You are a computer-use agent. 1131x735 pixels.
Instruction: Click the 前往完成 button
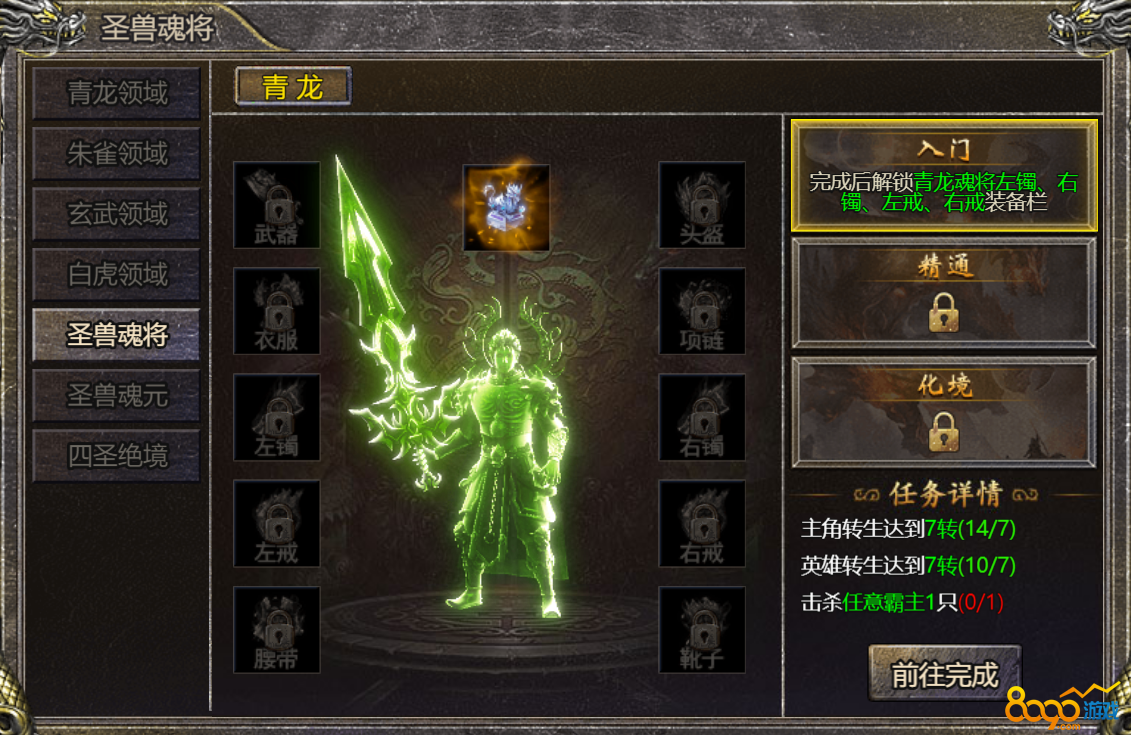[x=945, y=675]
